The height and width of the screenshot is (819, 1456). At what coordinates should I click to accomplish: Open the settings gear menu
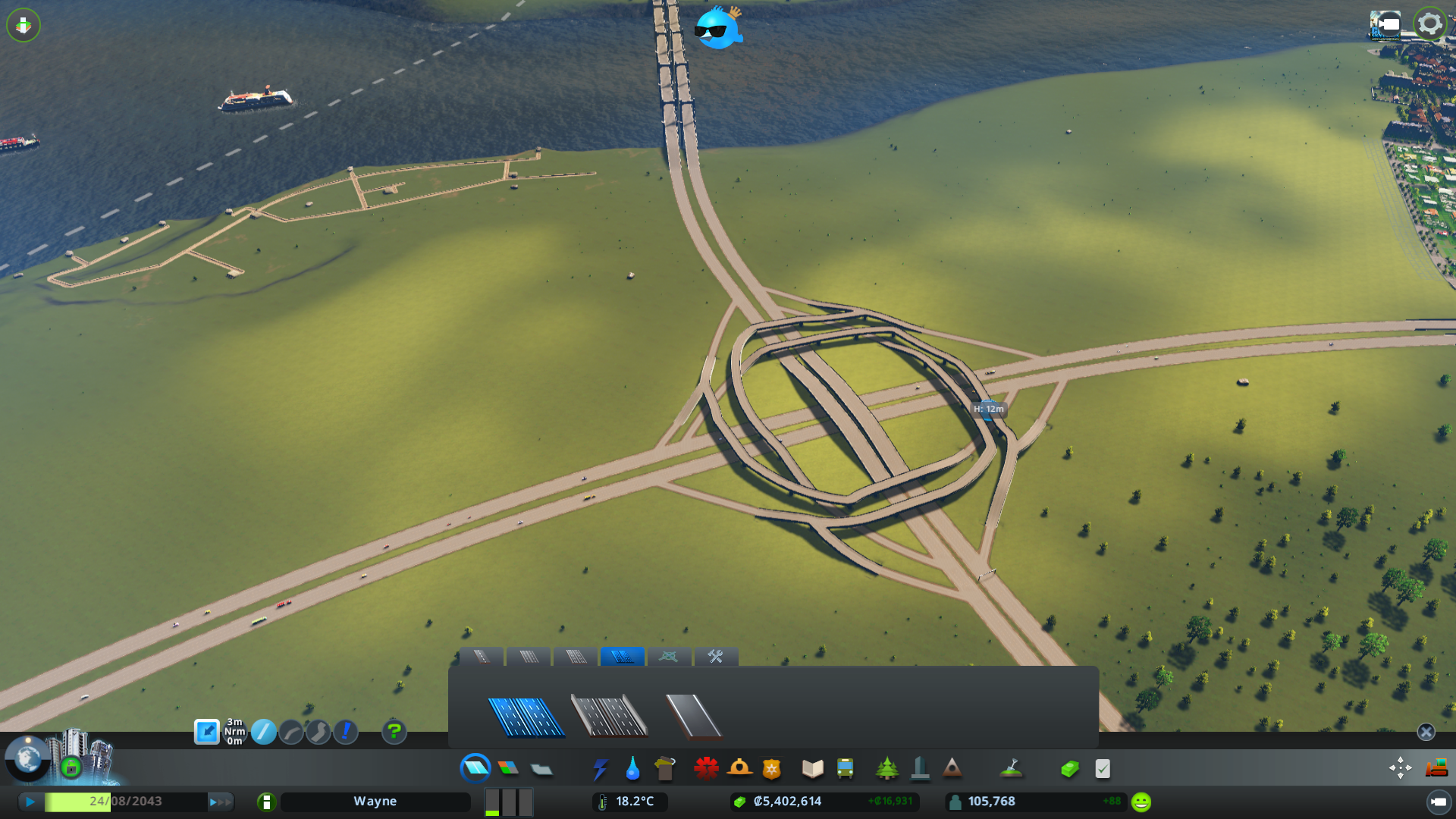coord(1429,23)
